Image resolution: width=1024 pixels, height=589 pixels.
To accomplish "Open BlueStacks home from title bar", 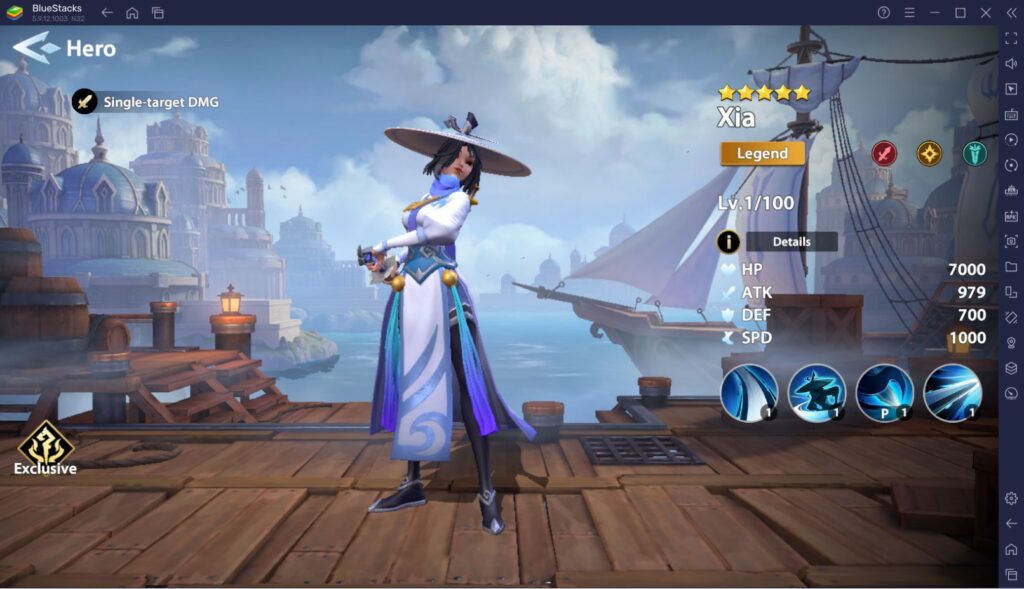I will click(x=132, y=12).
